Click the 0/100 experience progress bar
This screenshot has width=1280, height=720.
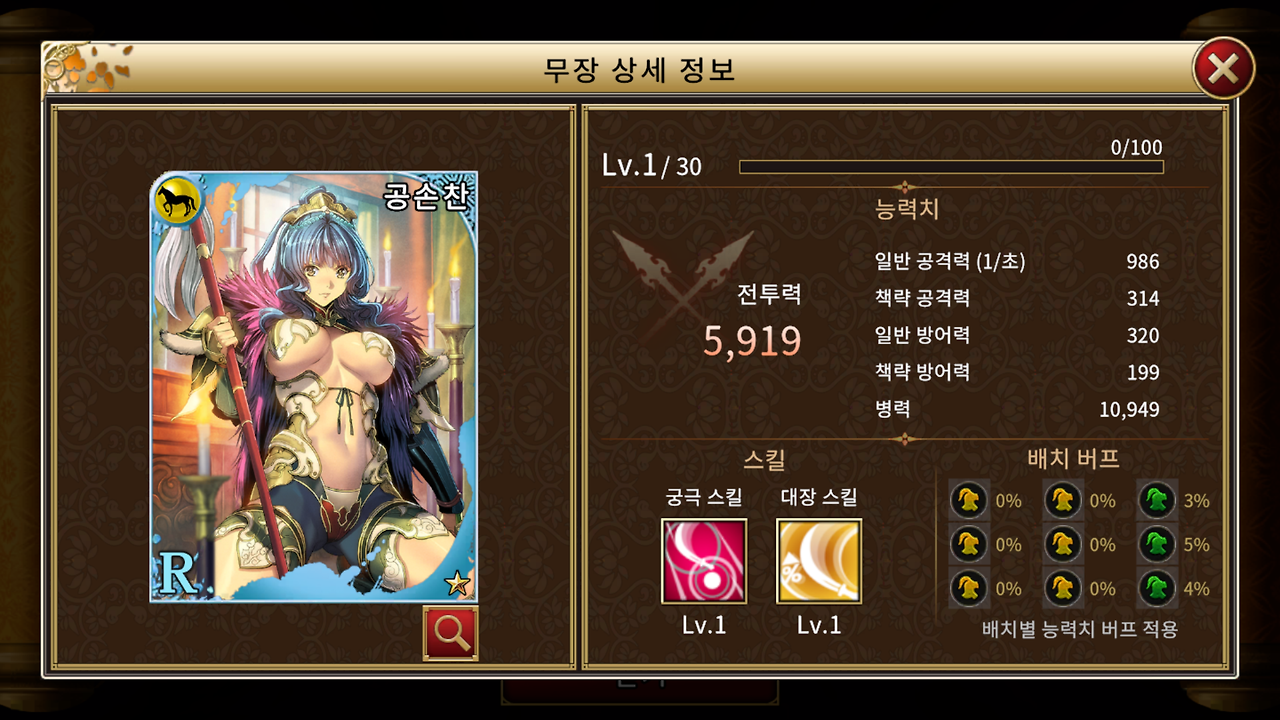point(948,166)
